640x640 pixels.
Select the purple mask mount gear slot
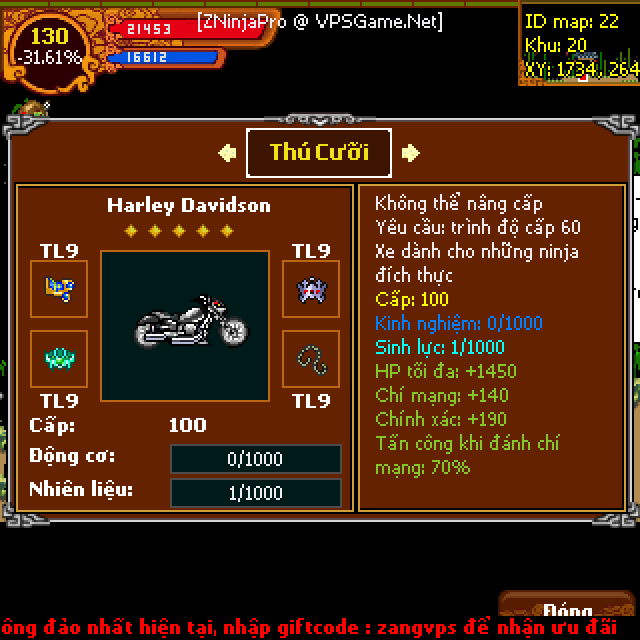pos(310,289)
